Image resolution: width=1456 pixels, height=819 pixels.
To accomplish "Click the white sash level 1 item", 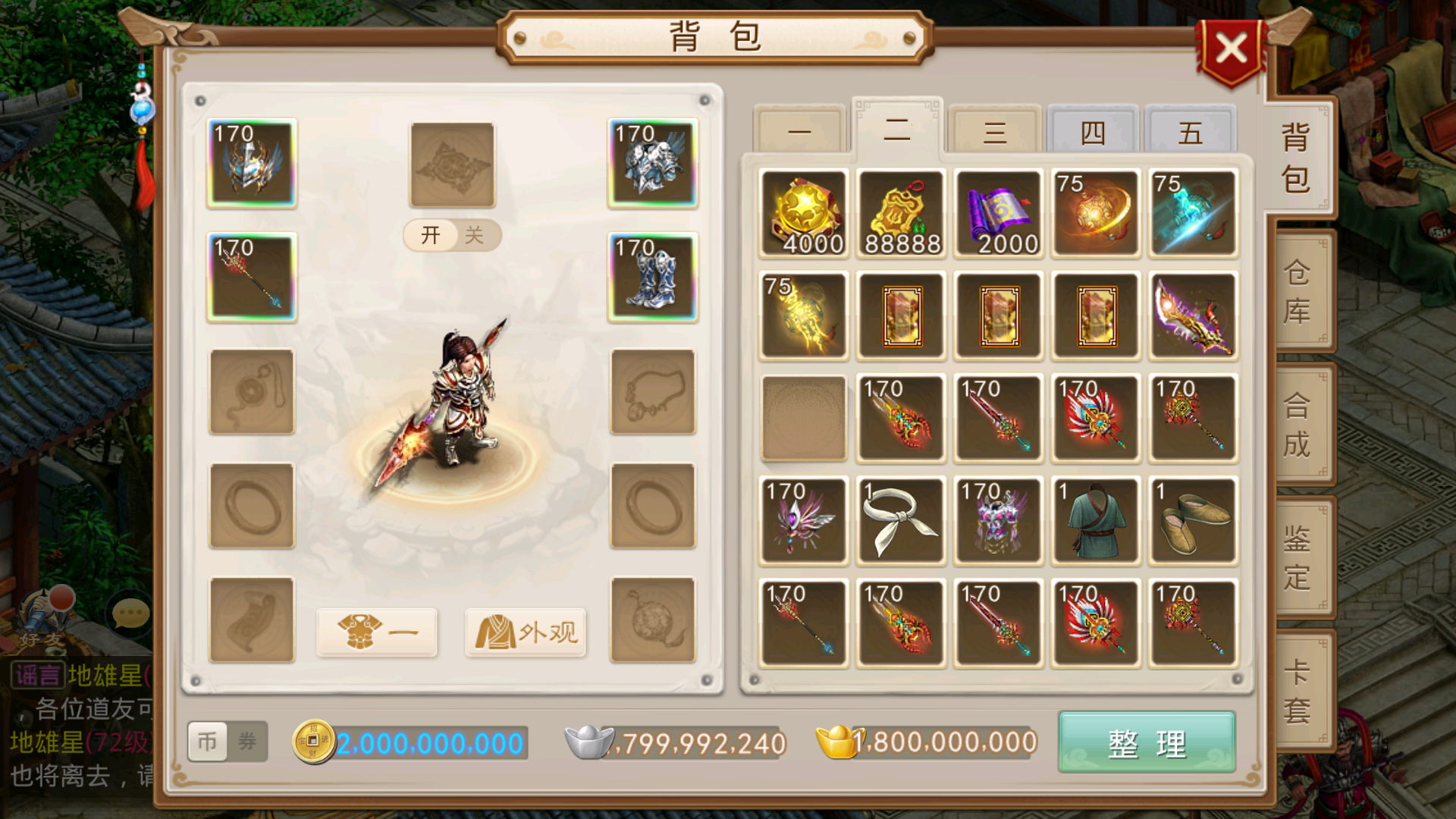I will [900, 520].
